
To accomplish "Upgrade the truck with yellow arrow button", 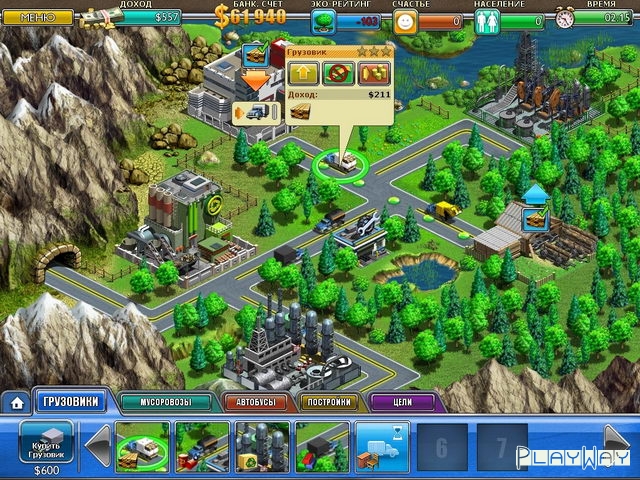I will [x=304, y=73].
